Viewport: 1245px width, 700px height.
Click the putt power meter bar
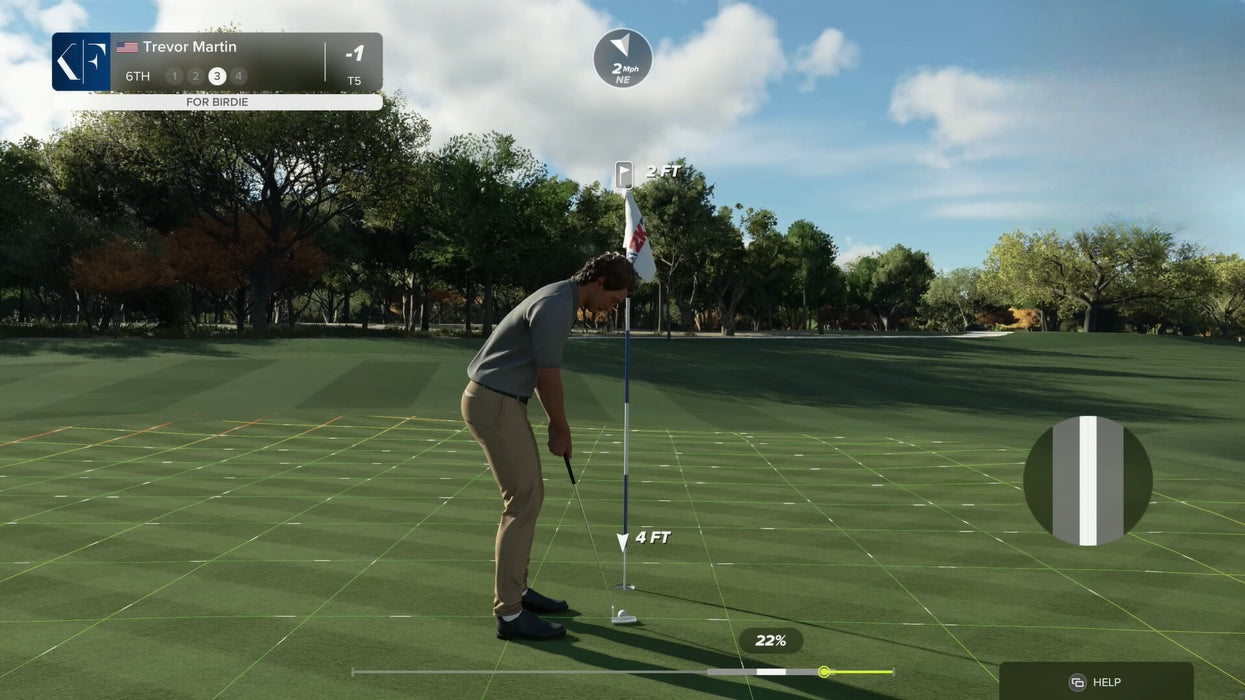[622, 672]
